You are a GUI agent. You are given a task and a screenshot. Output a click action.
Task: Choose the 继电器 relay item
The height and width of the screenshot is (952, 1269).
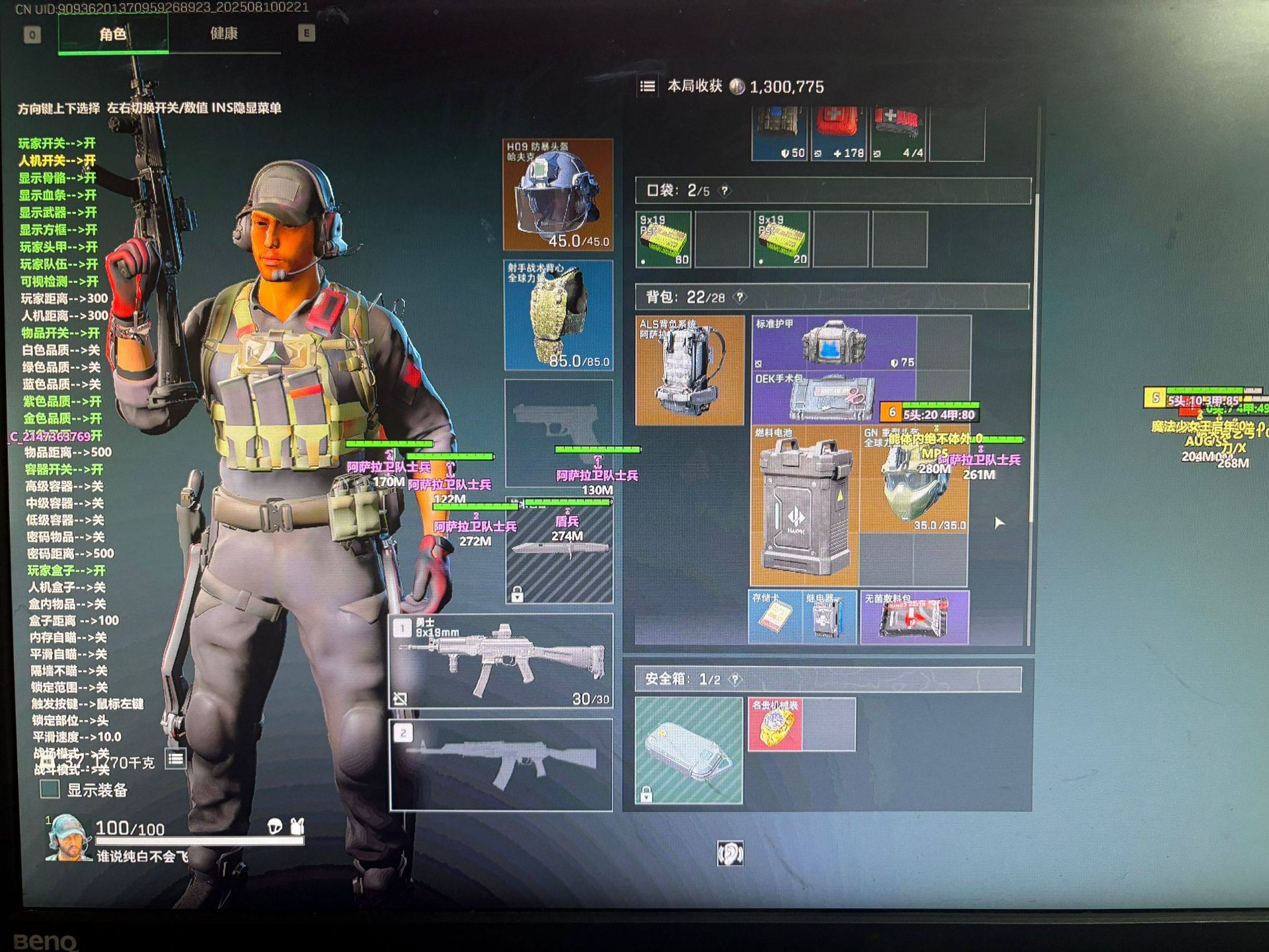click(829, 617)
